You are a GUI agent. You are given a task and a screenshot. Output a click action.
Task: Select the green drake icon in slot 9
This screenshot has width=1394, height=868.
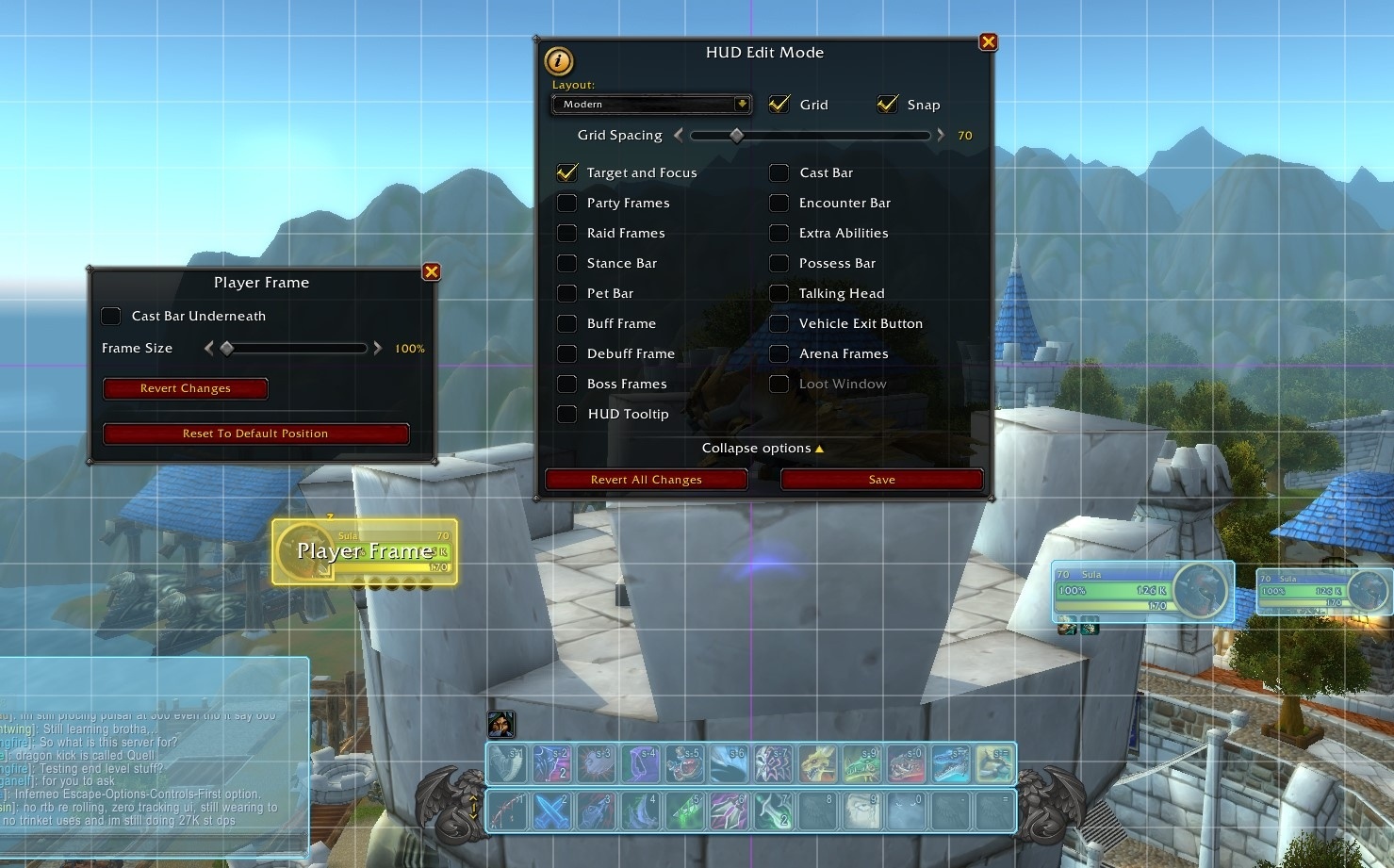click(860, 762)
